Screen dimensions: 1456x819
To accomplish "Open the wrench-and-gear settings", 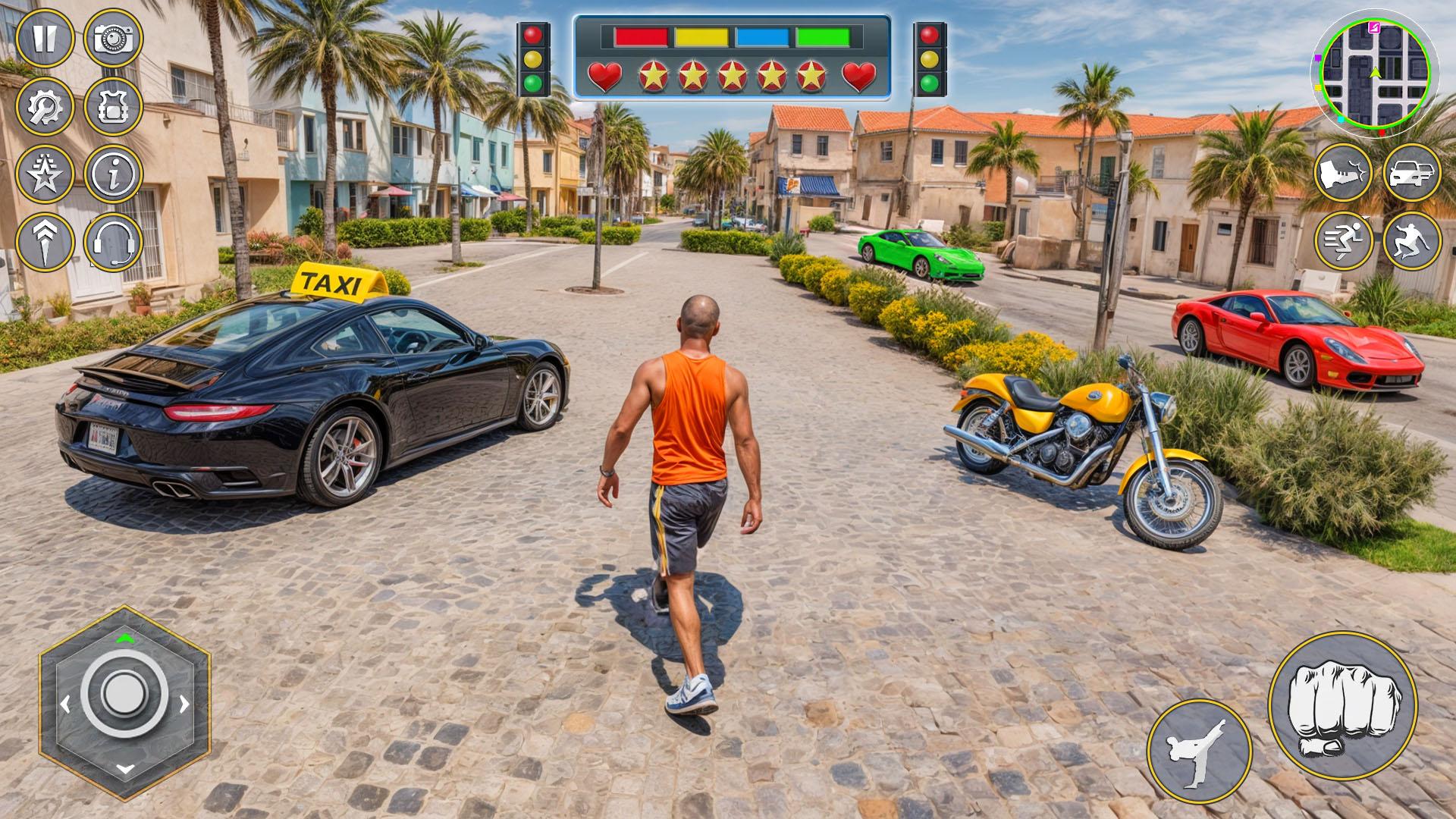I will pos(45,107).
